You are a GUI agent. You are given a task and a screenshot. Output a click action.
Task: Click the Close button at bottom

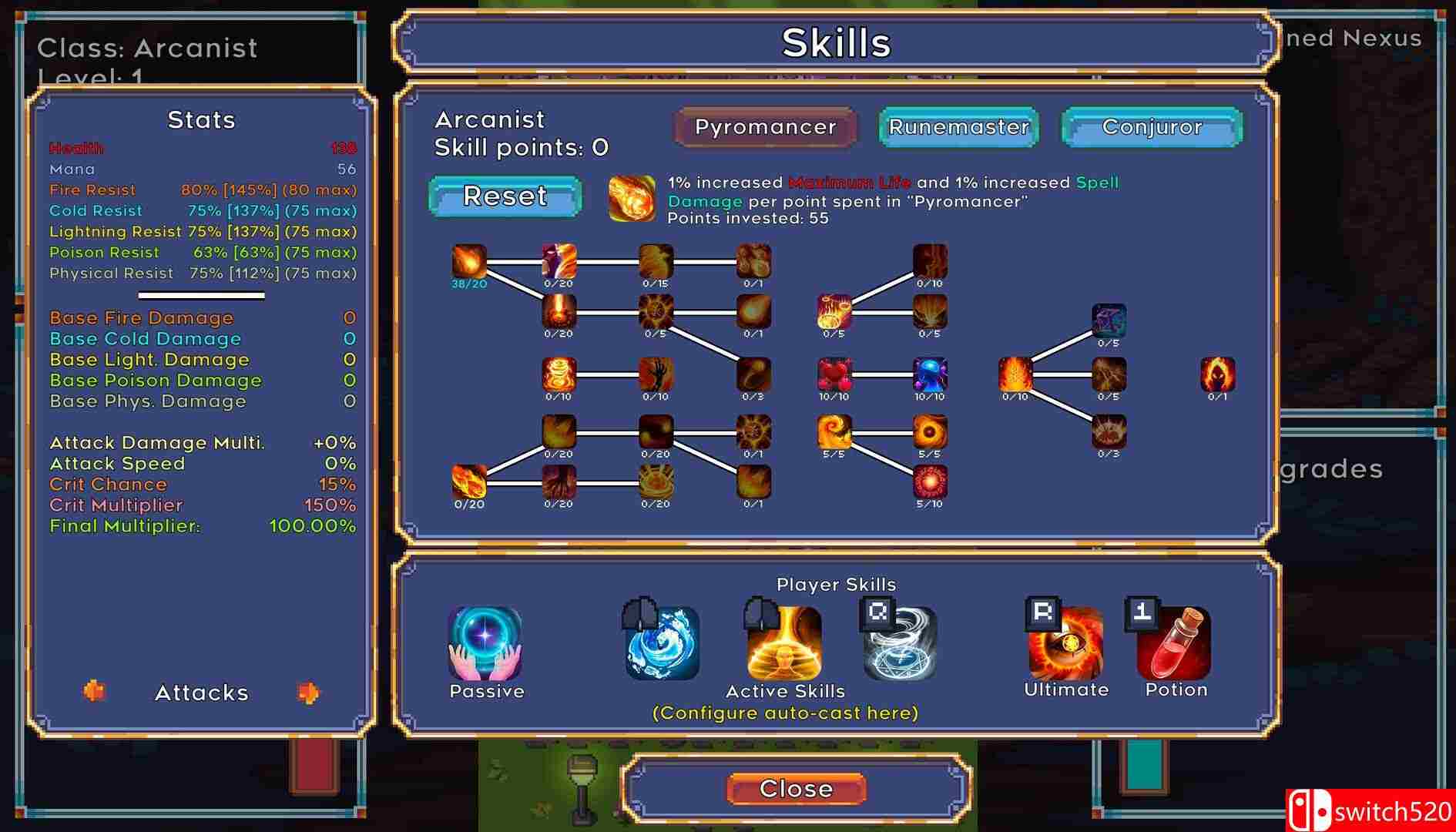click(797, 788)
